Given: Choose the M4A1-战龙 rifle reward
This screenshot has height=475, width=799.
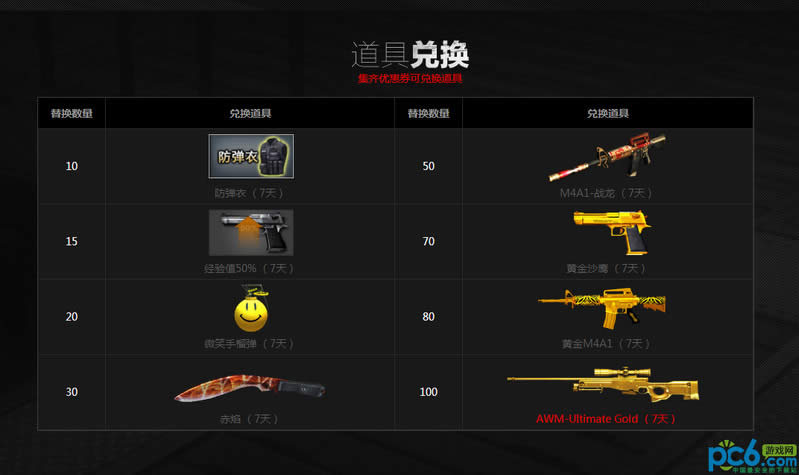Looking at the screenshot, I should coord(606,158).
